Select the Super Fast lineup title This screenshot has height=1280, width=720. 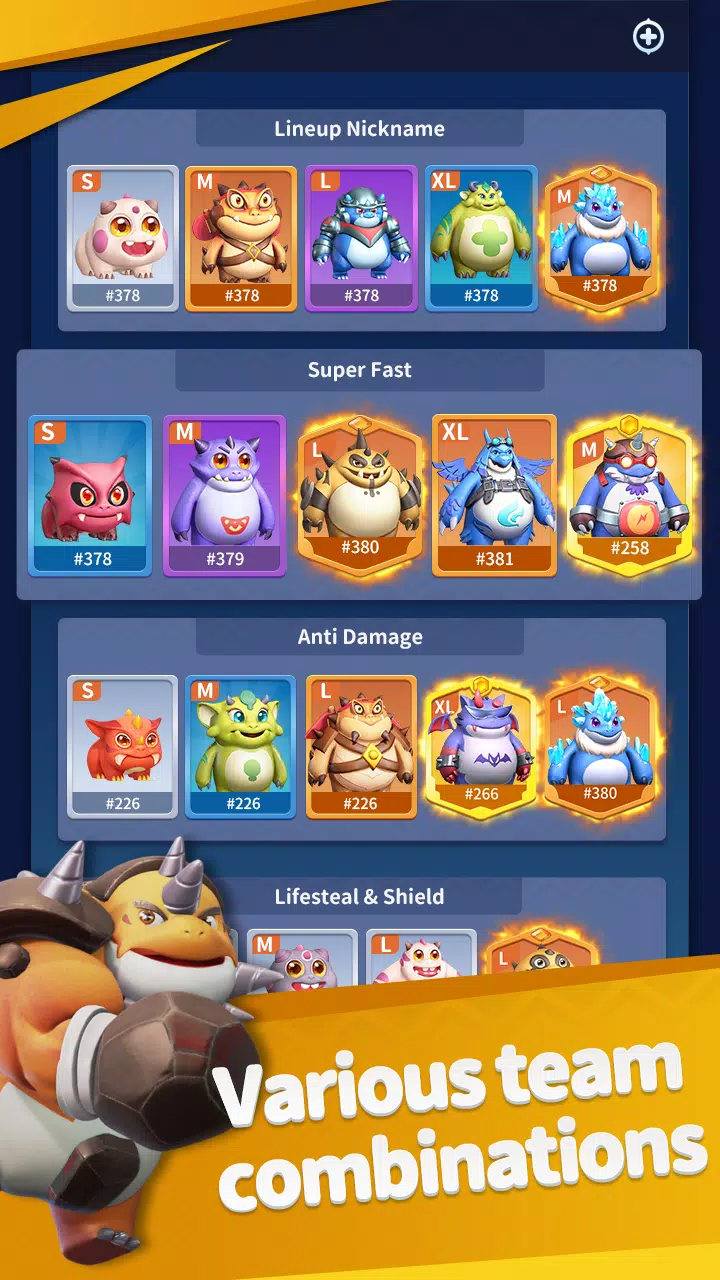360,370
